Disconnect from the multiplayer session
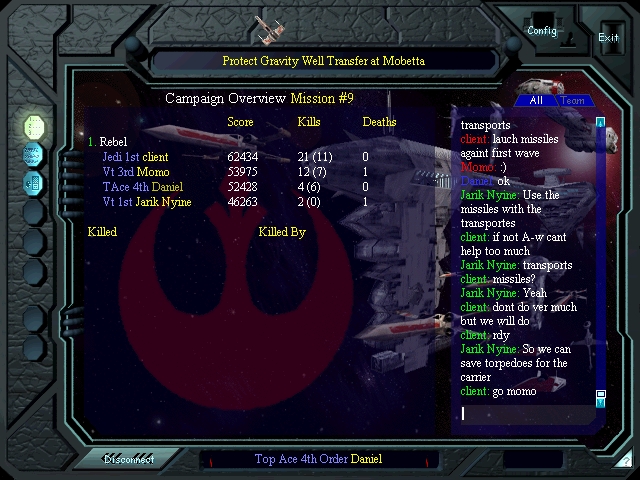The width and height of the screenshot is (640, 480). (130, 459)
